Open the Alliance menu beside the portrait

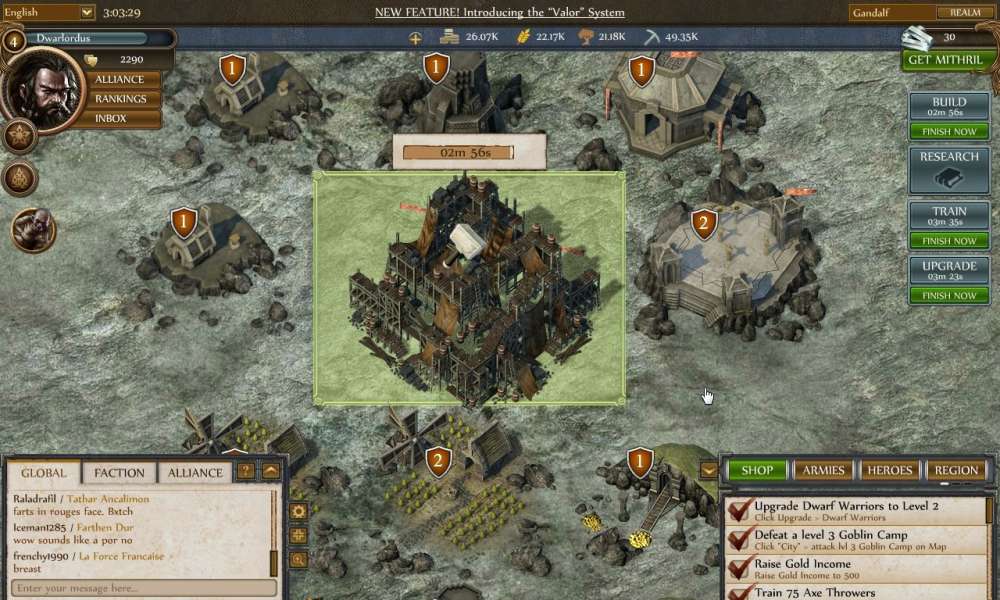point(119,79)
